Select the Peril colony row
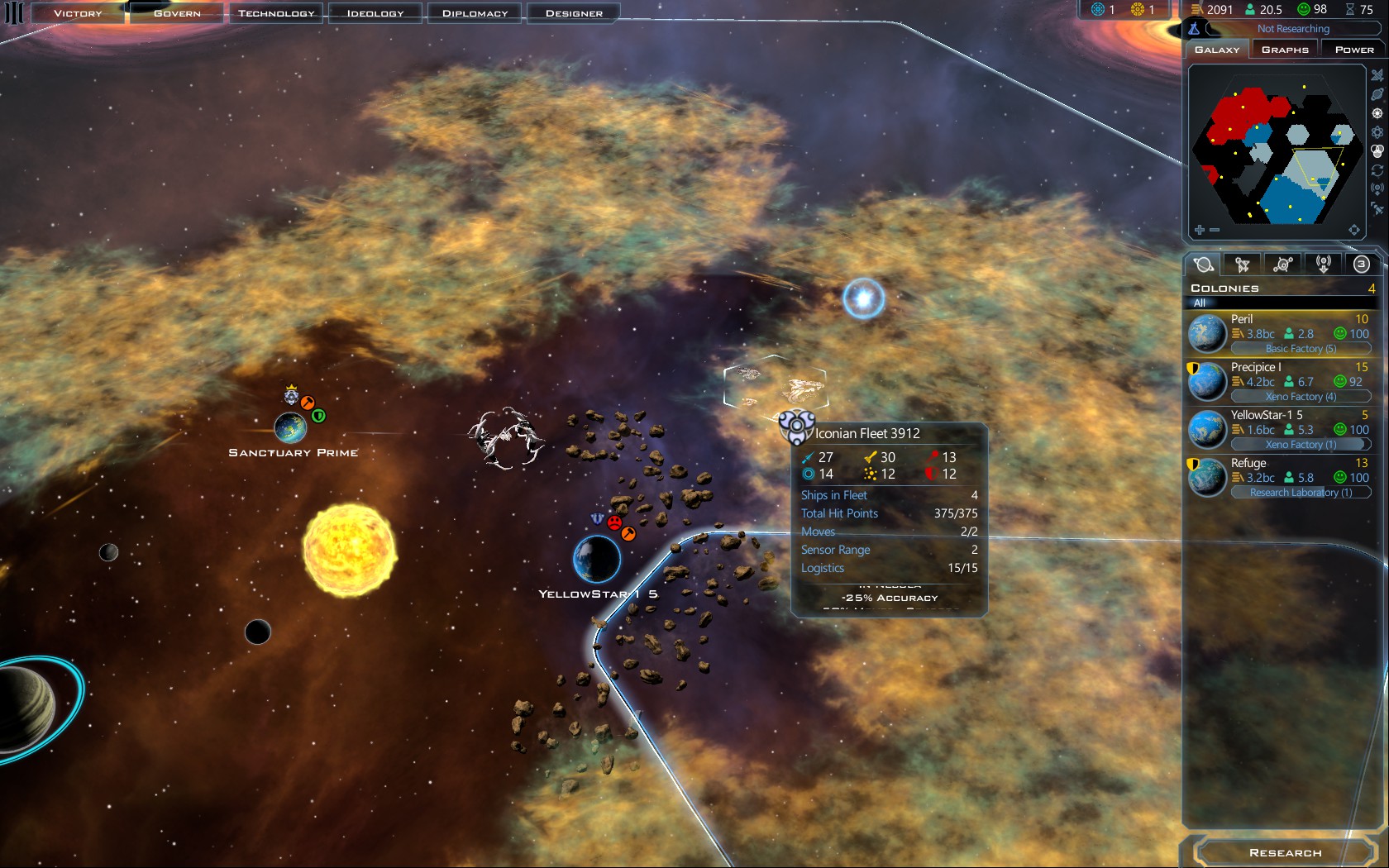Viewport: 1389px width, 868px height. click(1281, 333)
